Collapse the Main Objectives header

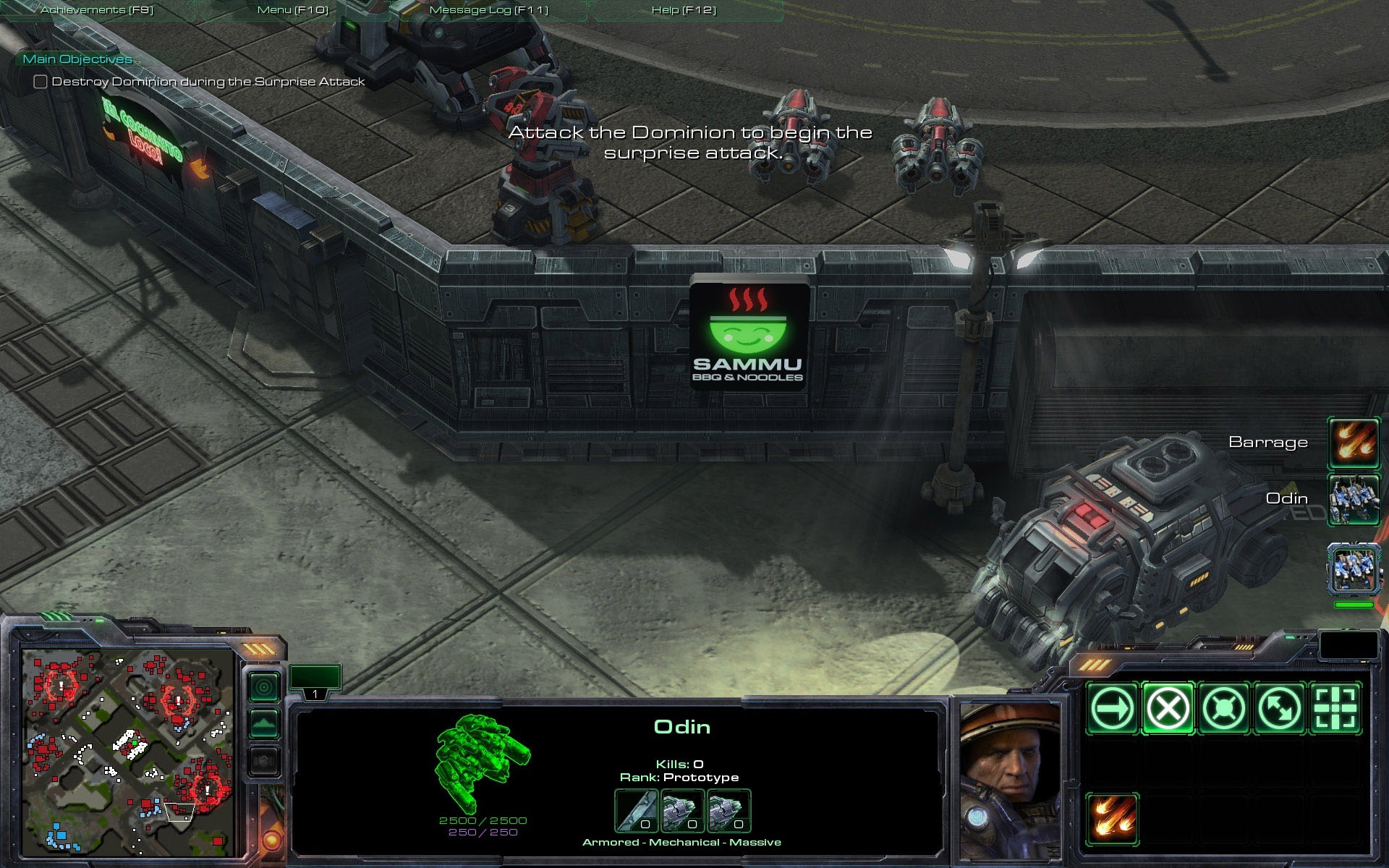77,59
